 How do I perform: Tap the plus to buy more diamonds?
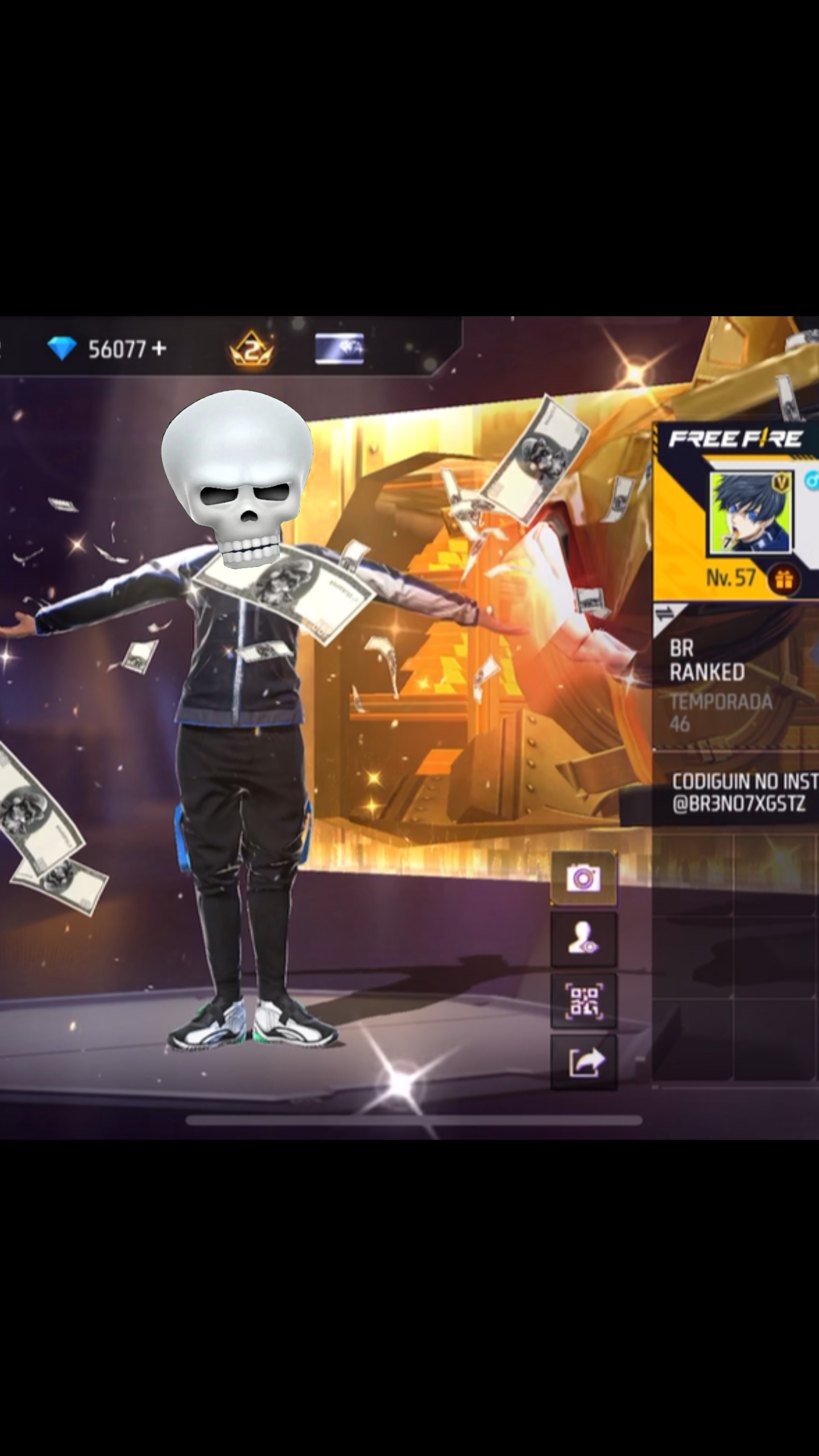[x=160, y=348]
